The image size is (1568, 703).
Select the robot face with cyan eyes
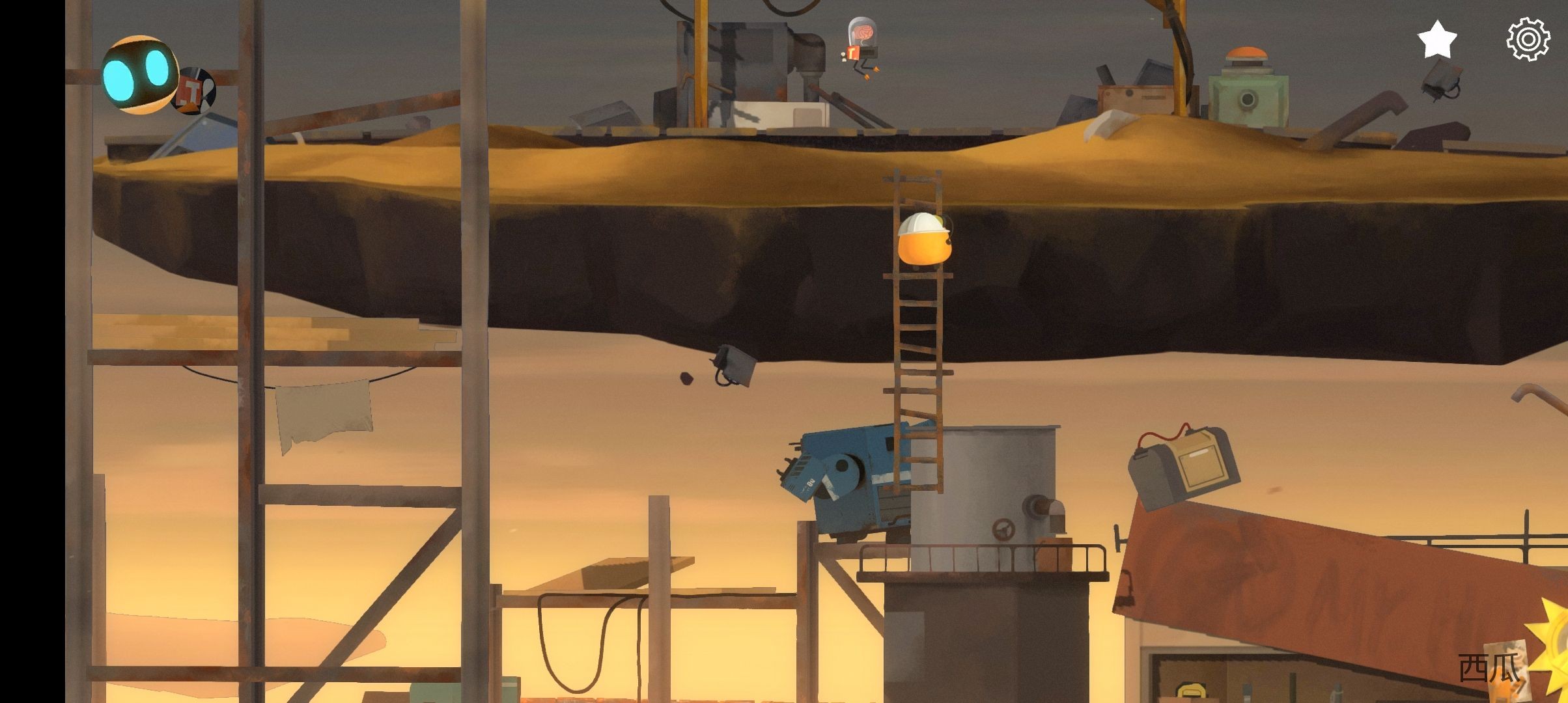click(x=140, y=75)
